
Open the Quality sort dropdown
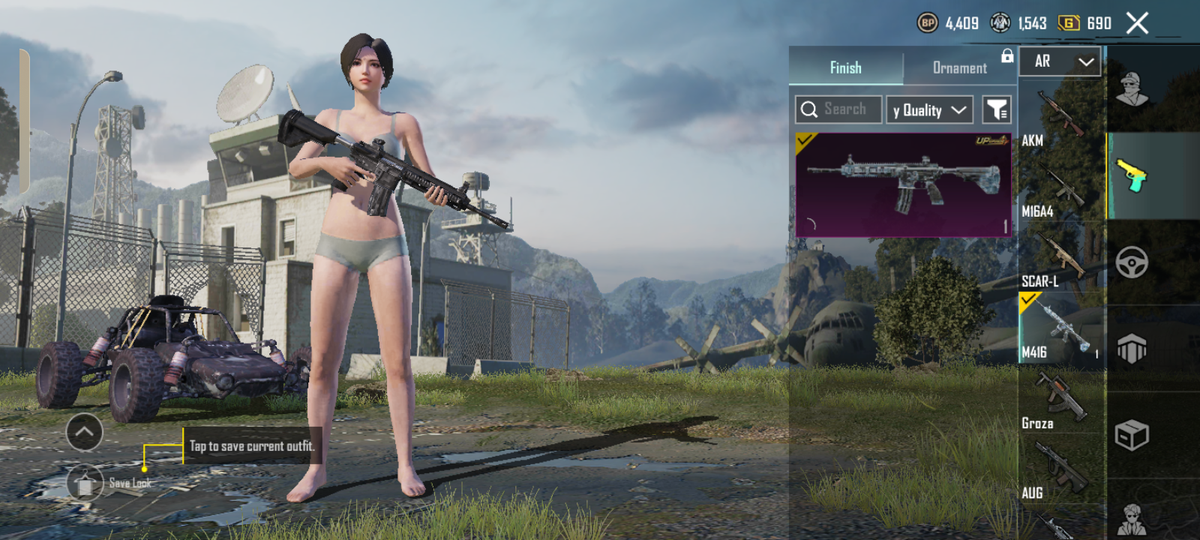929,110
